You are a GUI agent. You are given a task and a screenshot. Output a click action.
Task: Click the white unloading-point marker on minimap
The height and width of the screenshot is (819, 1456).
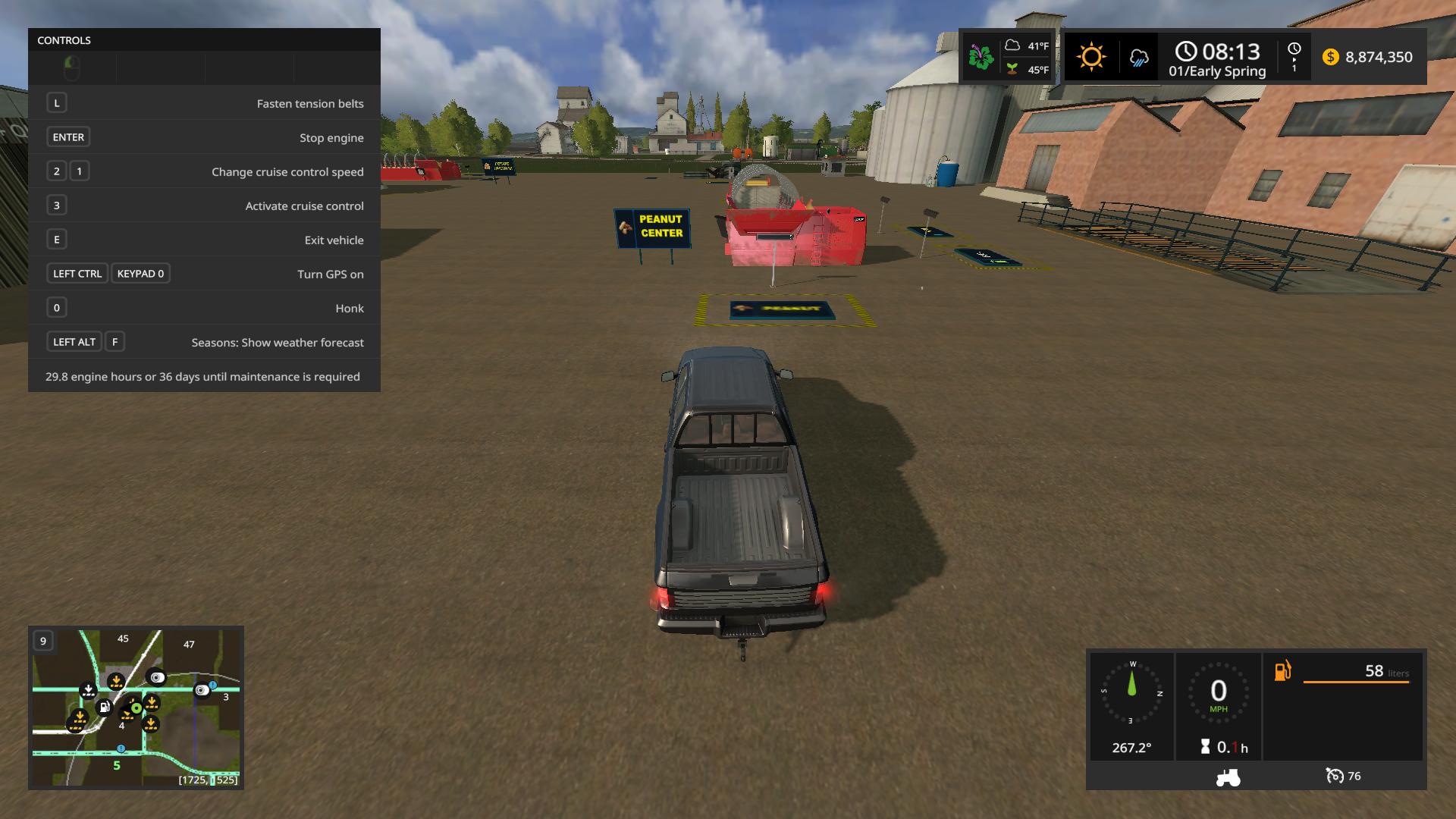(x=88, y=690)
